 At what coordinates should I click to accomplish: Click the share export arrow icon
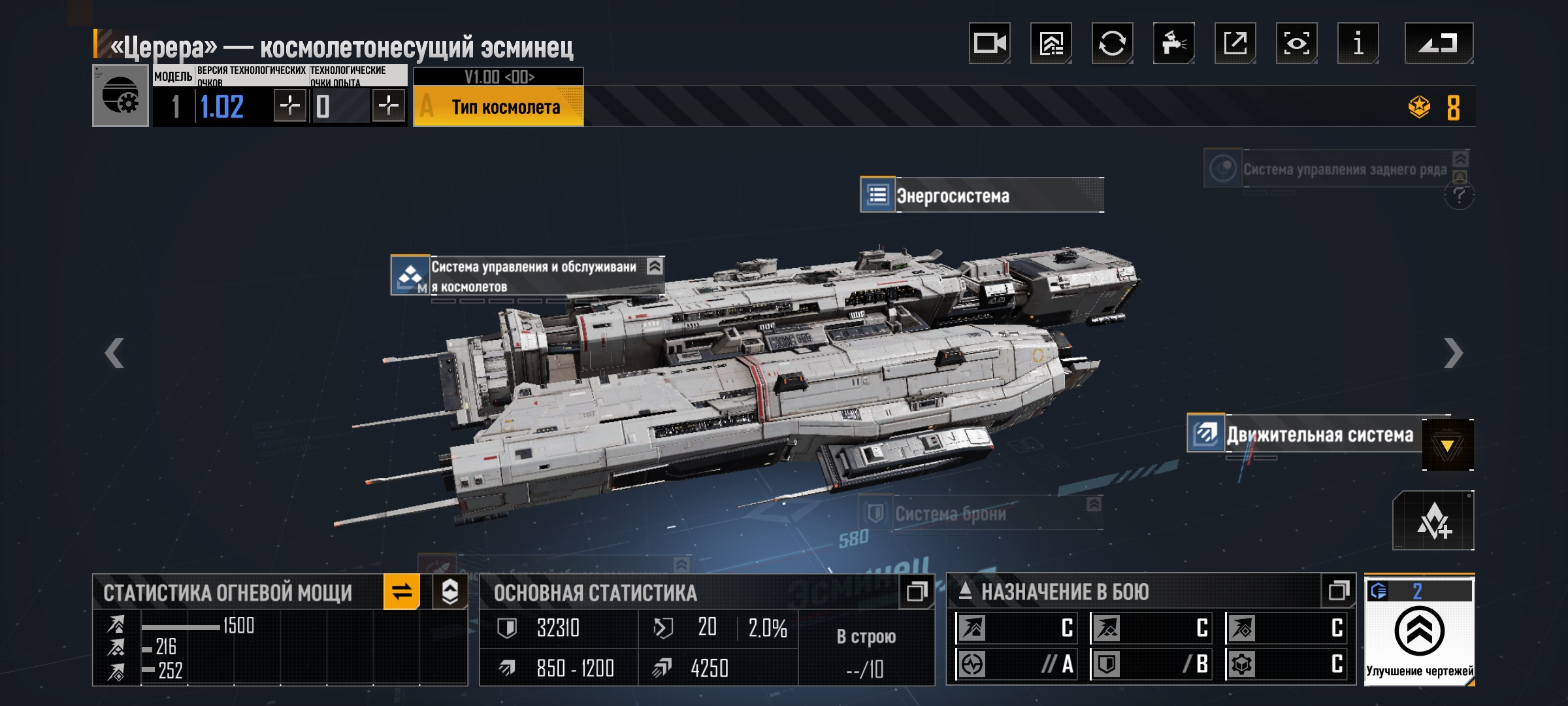point(1235,43)
